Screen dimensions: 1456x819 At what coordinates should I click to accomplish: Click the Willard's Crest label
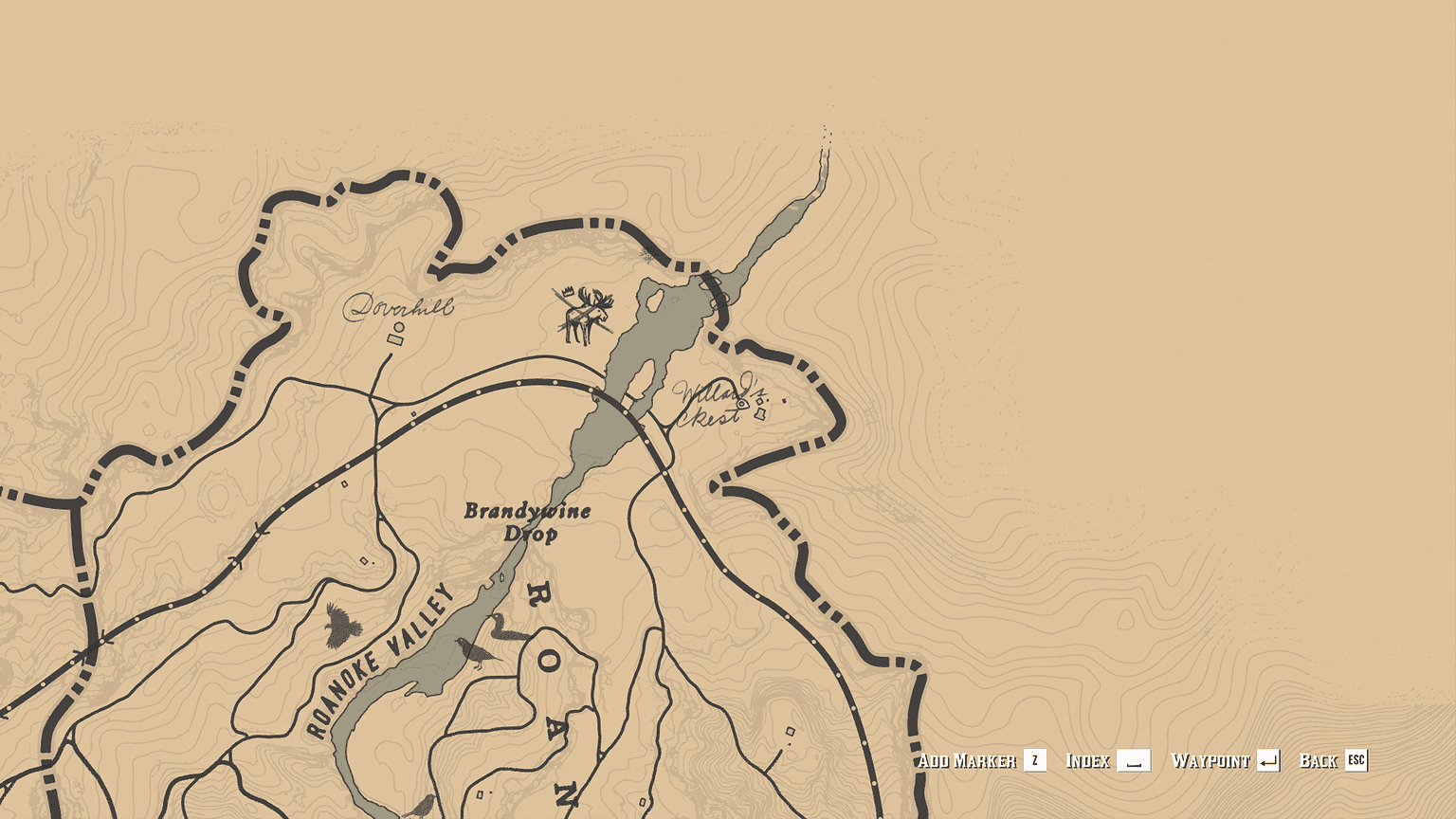coord(713,403)
